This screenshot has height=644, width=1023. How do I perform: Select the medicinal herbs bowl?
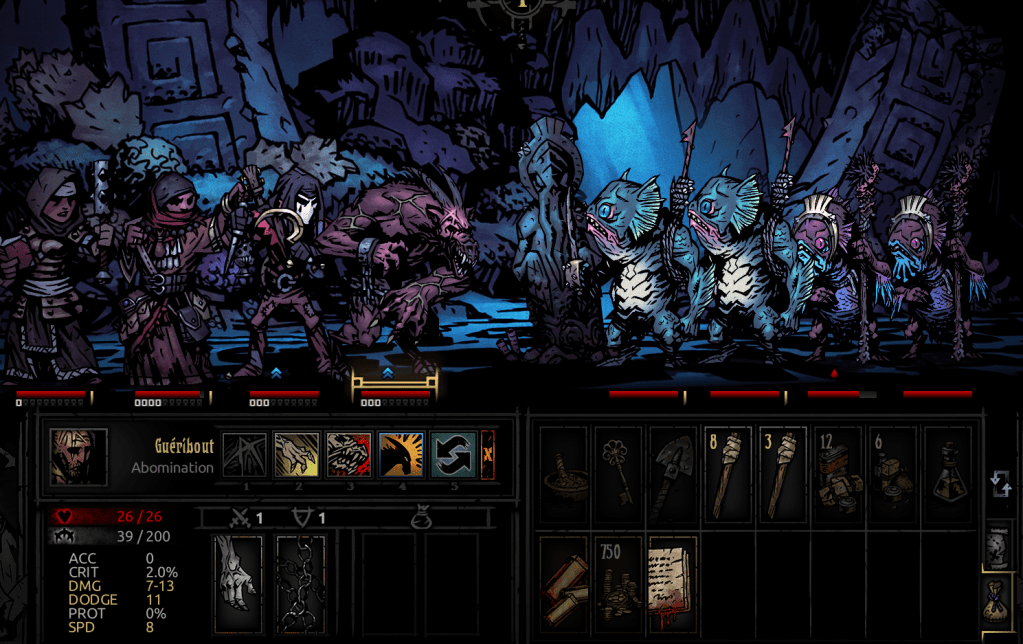[565, 475]
